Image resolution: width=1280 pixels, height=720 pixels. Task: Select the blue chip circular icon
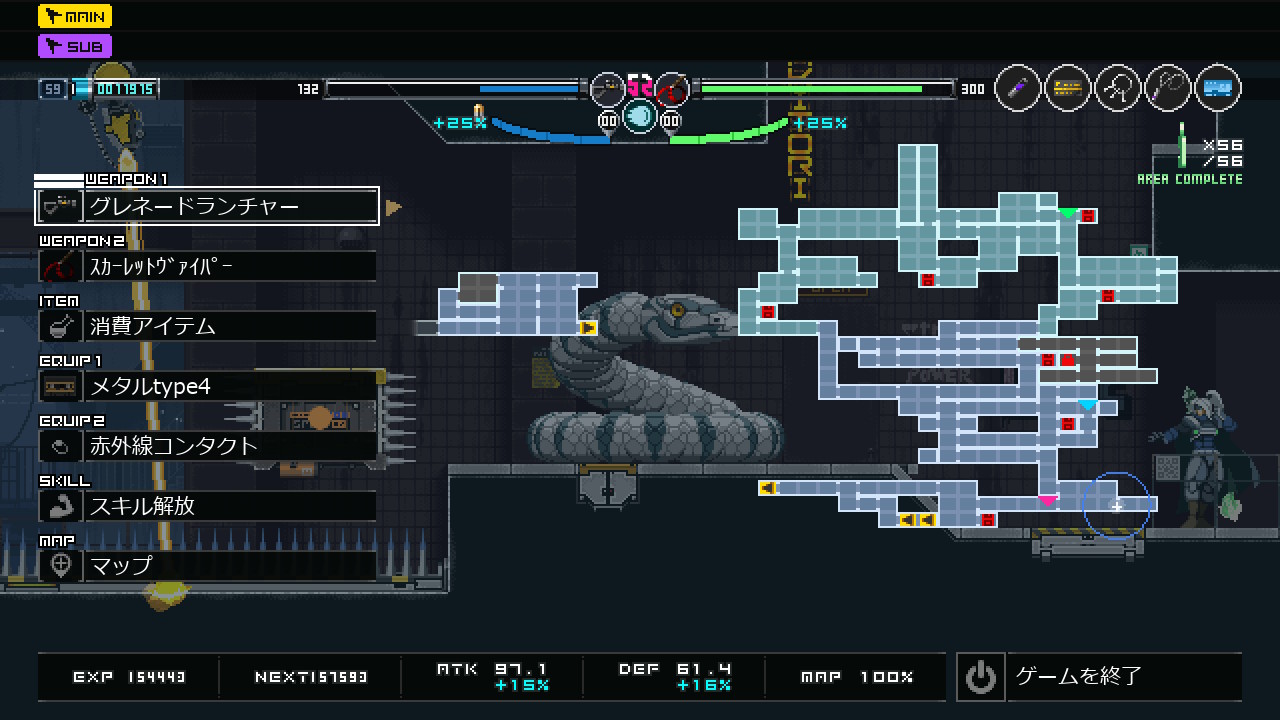coord(1217,89)
